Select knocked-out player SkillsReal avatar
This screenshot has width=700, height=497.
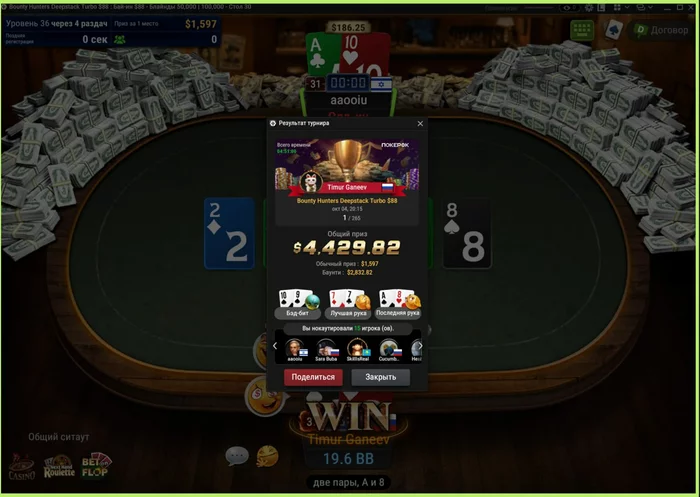tap(357, 348)
